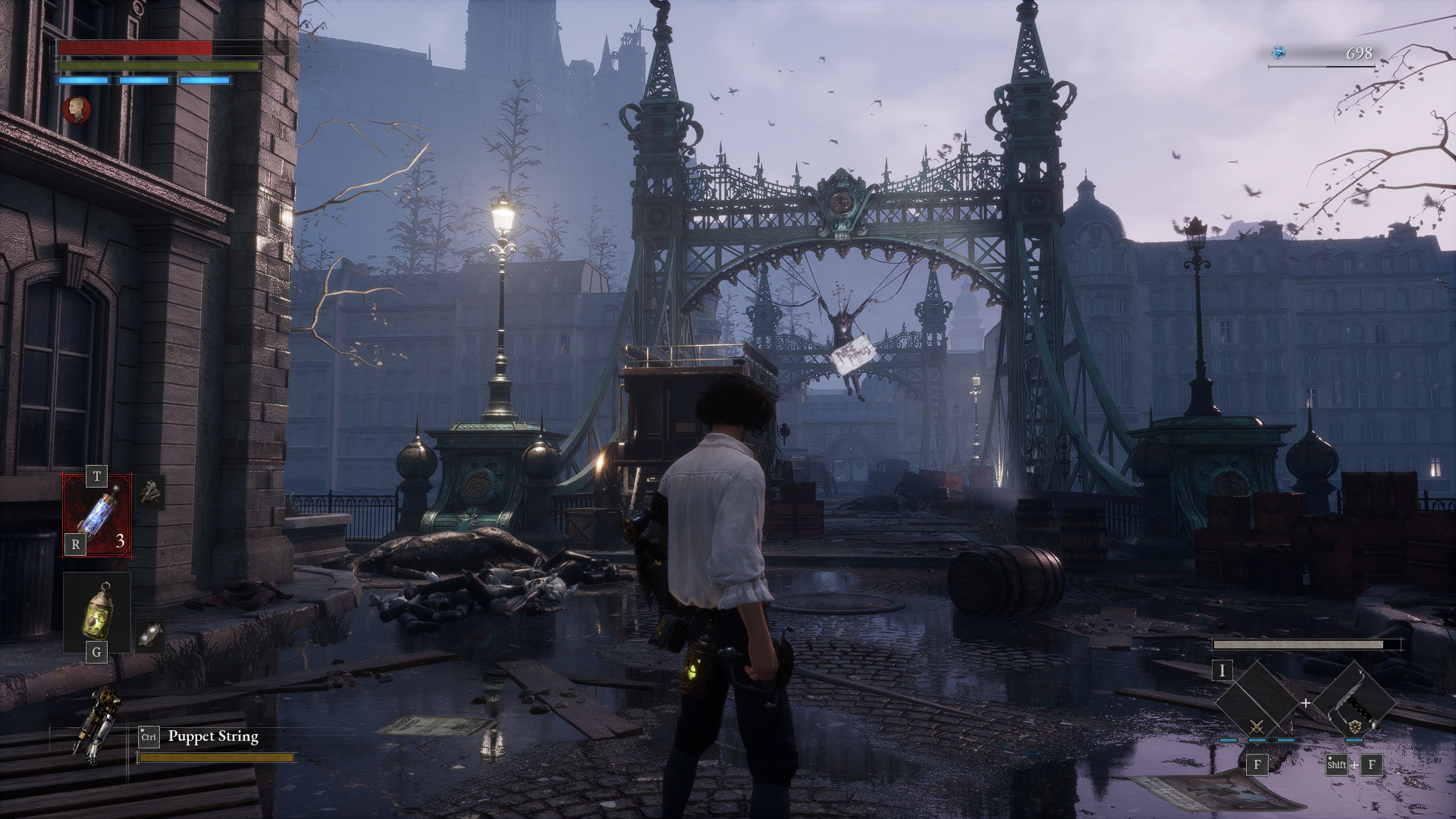Click the red head status icon

(77, 110)
